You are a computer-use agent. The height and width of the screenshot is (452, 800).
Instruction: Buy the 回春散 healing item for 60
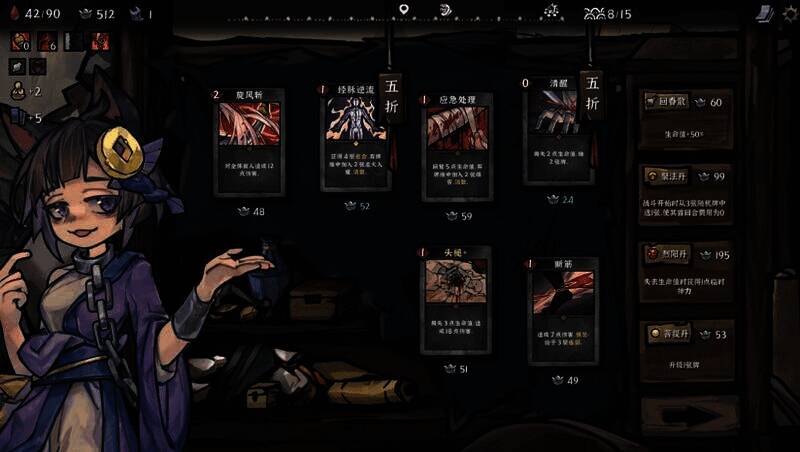coord(686,117)
